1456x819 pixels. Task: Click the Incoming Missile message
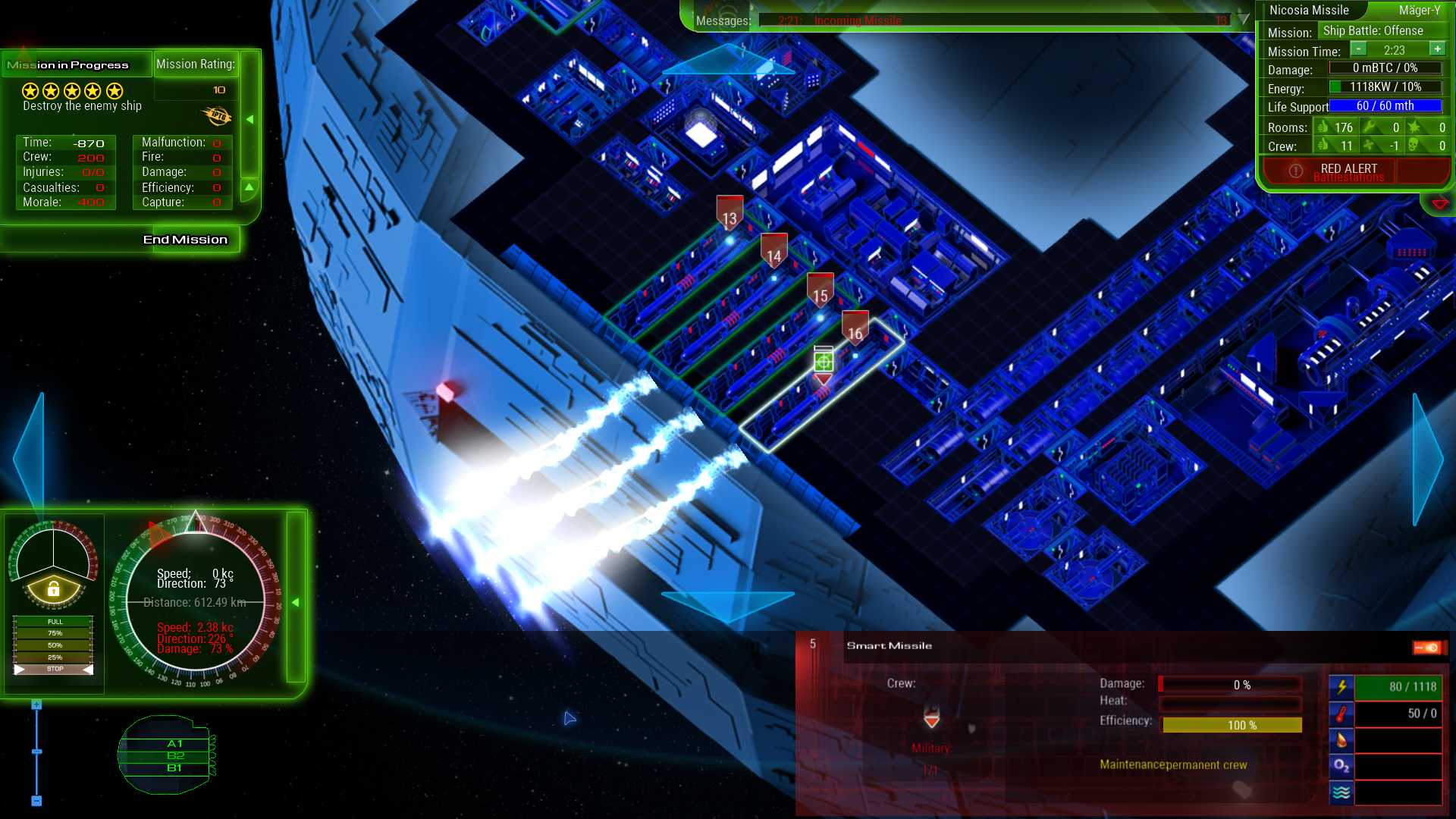pyautogui.click(x=858, y=21)
